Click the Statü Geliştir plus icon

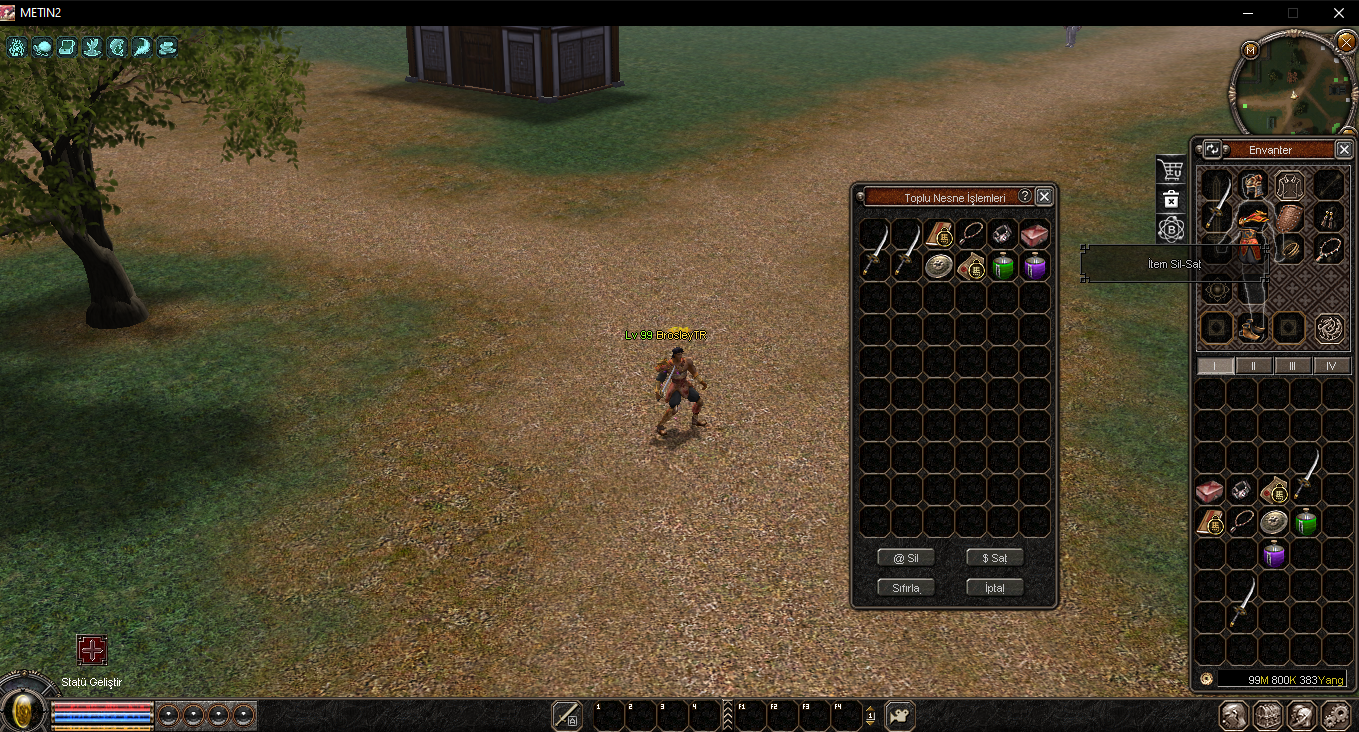(x=92, y=651)
